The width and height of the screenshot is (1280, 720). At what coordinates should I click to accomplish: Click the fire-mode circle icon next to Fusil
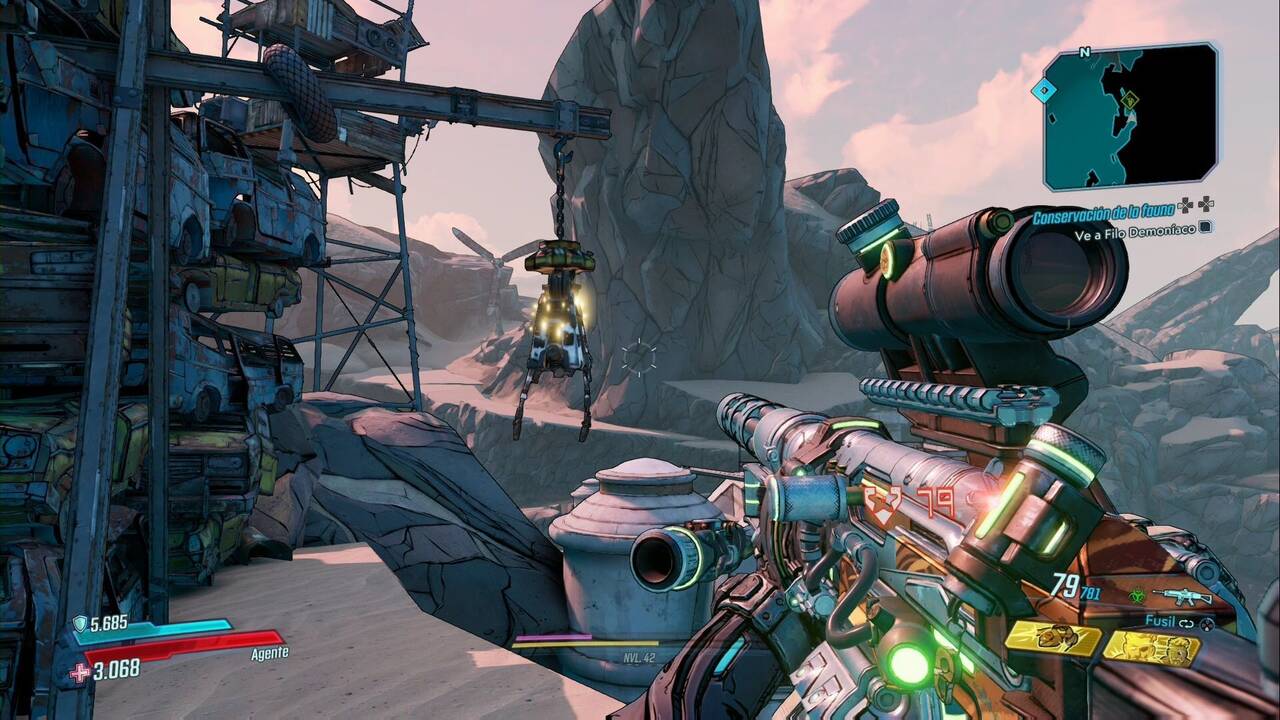point(1207,624)
